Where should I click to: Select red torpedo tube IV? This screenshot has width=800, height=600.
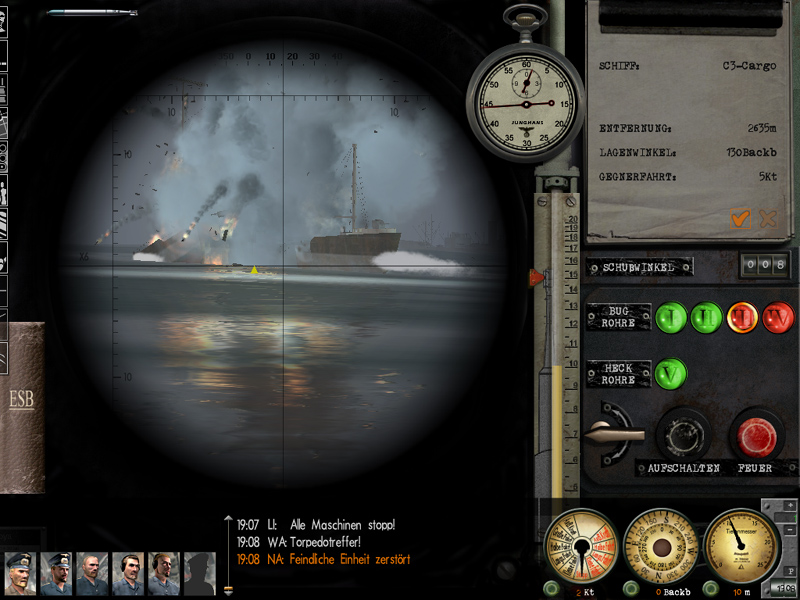point(778,318)
